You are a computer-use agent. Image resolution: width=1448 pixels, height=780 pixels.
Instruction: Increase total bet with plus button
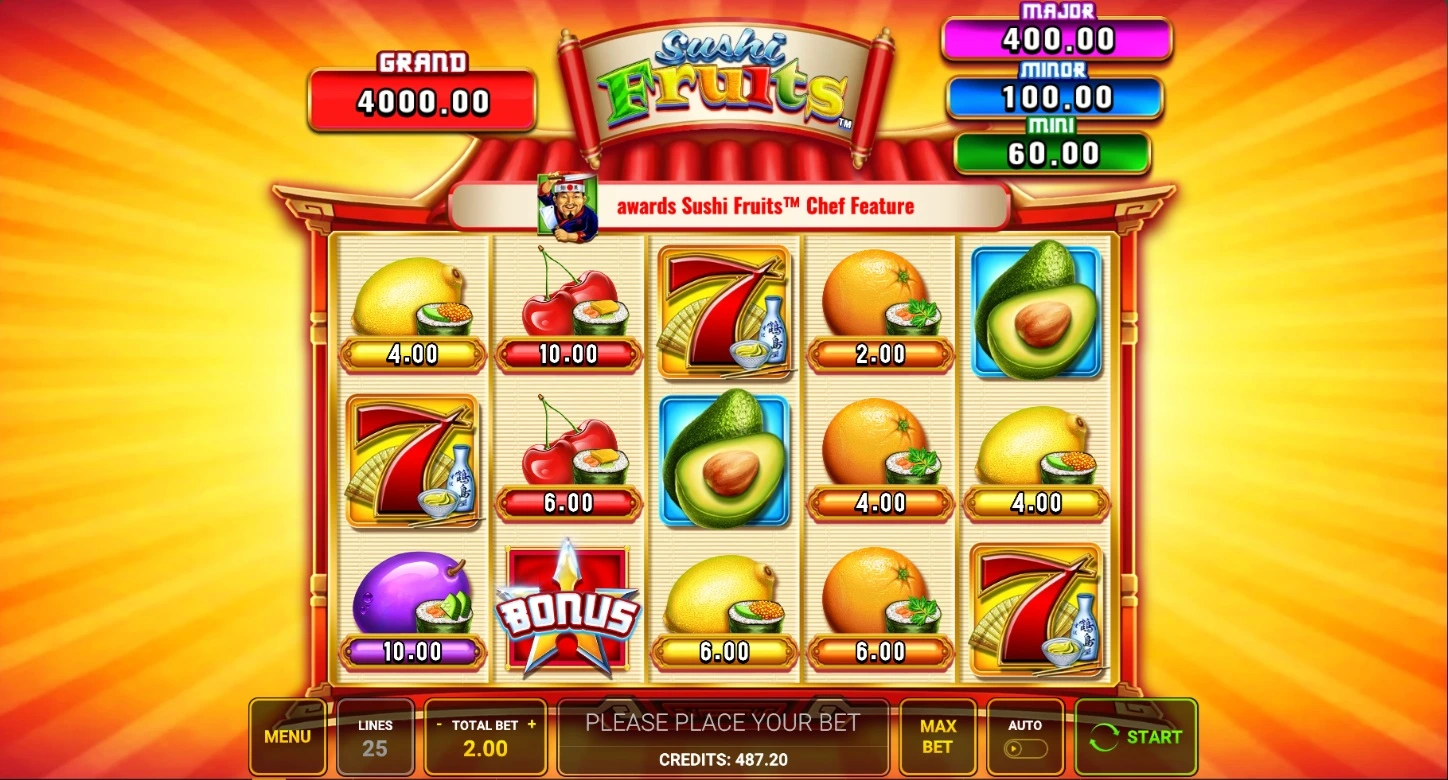click(532, 724)
